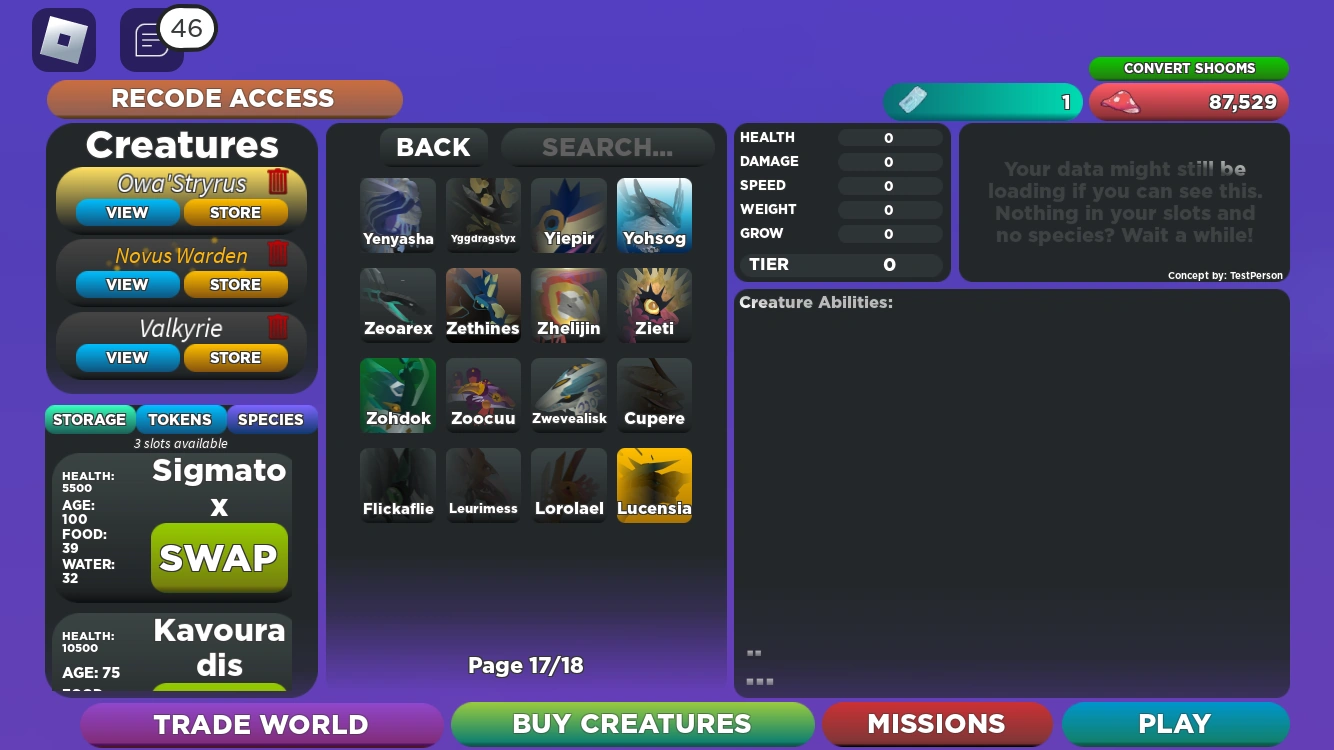Select the STORAGE tab

(90, 419)
